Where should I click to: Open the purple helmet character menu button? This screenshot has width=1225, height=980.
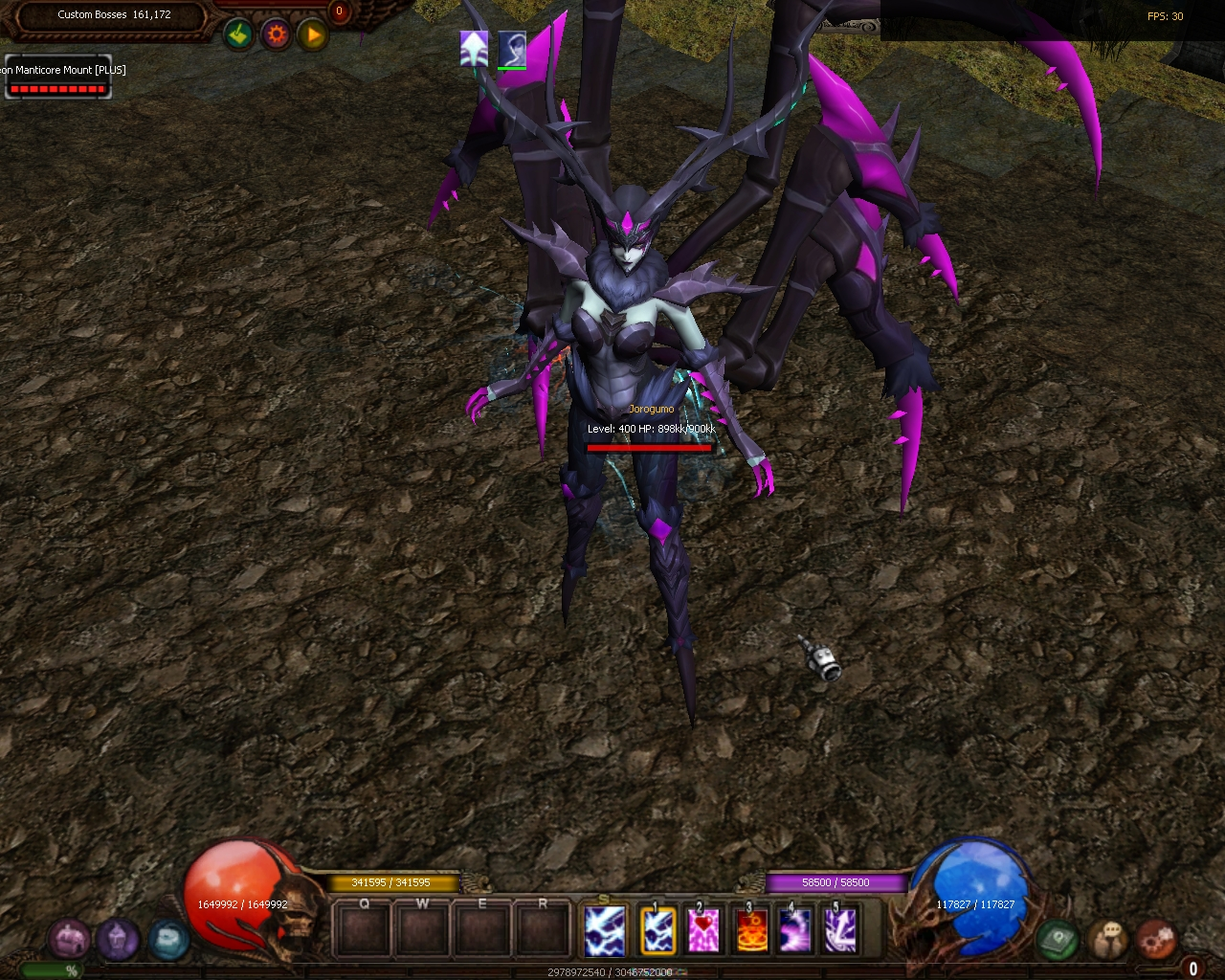[117, 940]
